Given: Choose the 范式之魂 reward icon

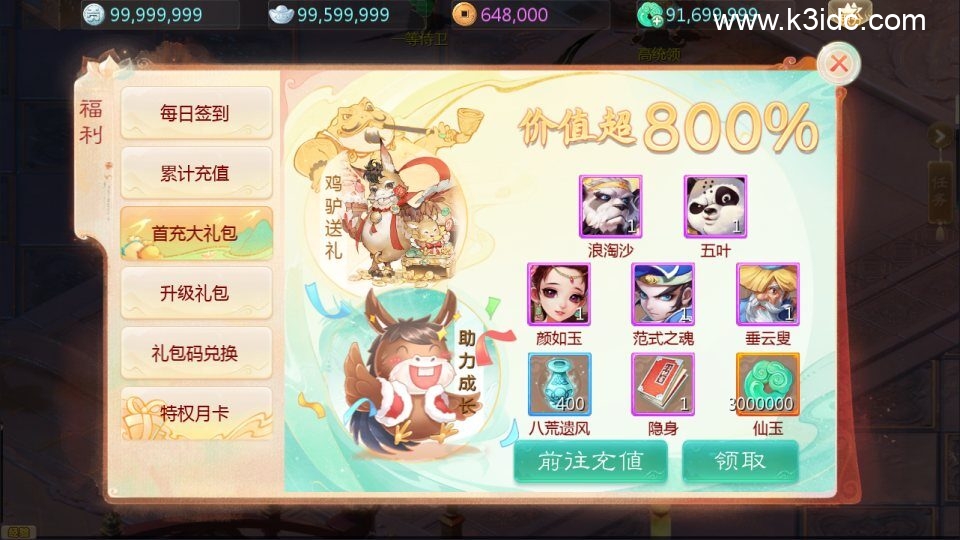Looking at the screenshot, I should tap(662, 294).
